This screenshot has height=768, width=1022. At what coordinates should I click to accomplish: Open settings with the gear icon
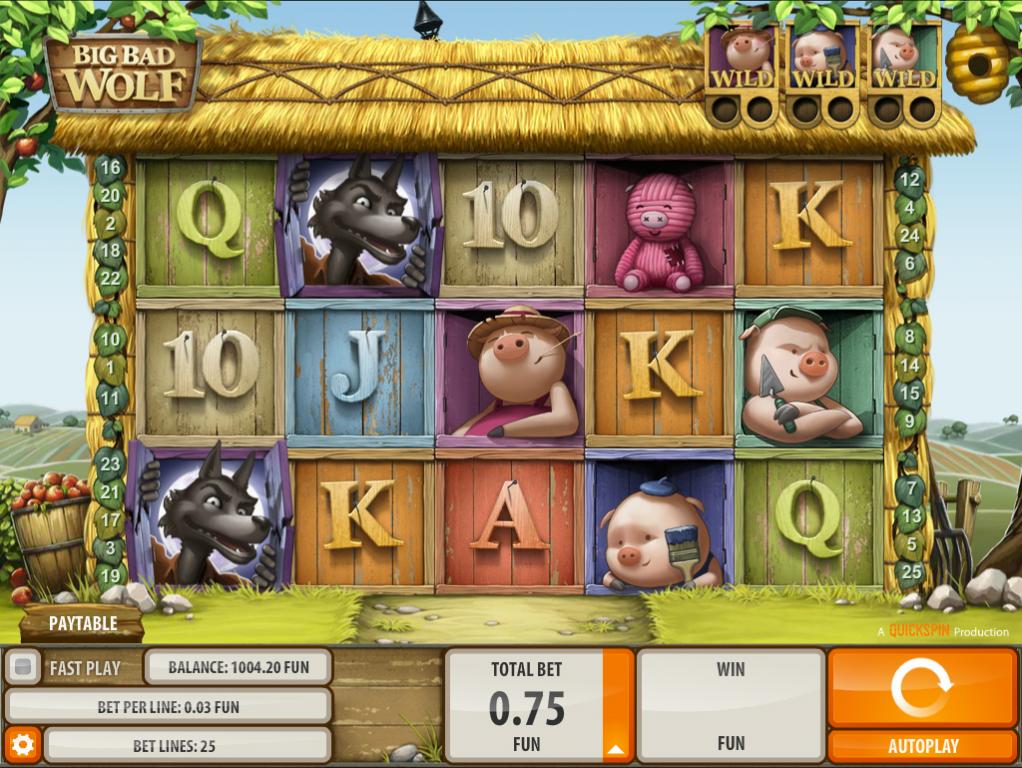pyautogui.click(x=22, y=745)
